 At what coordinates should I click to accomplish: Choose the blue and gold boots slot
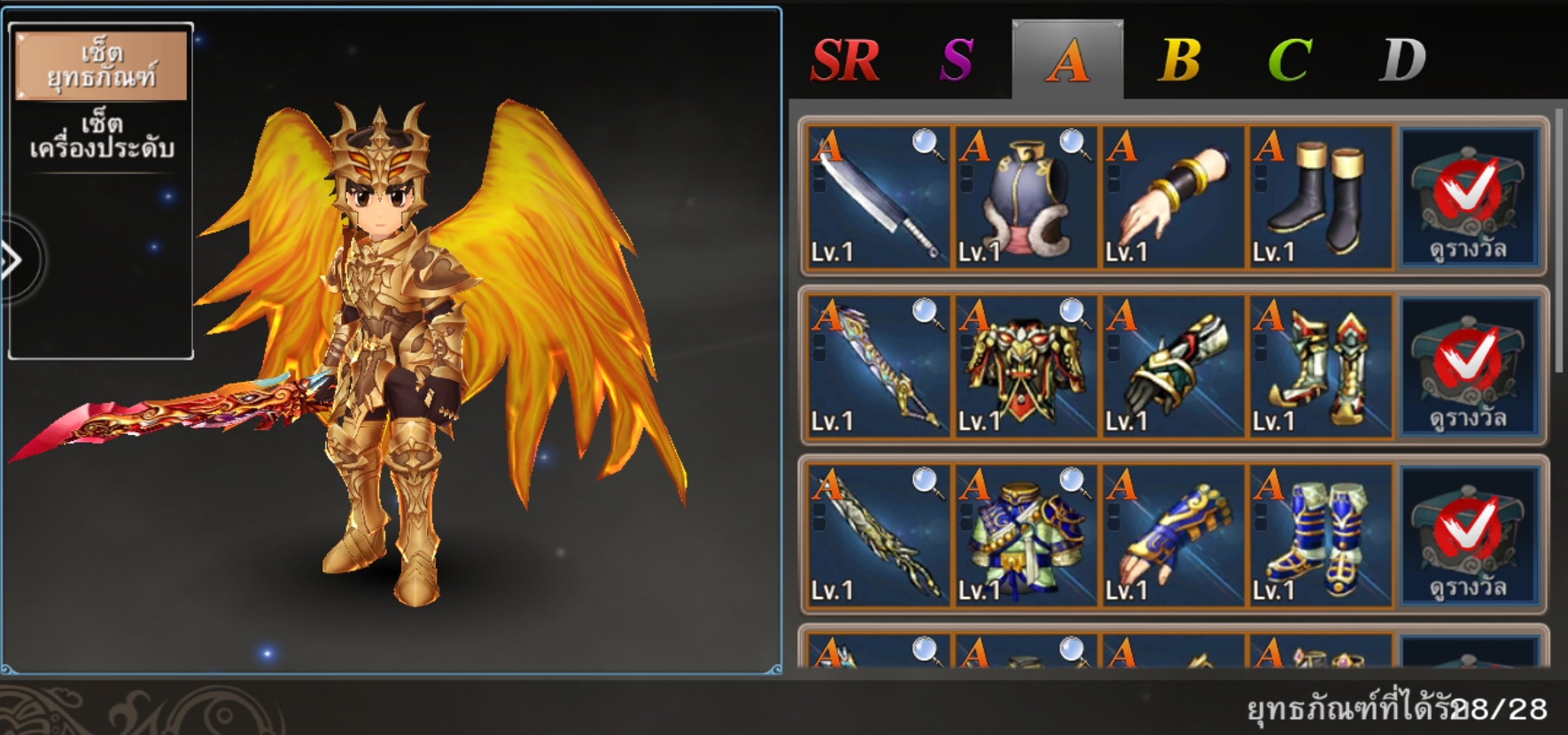pos(1319,535)
